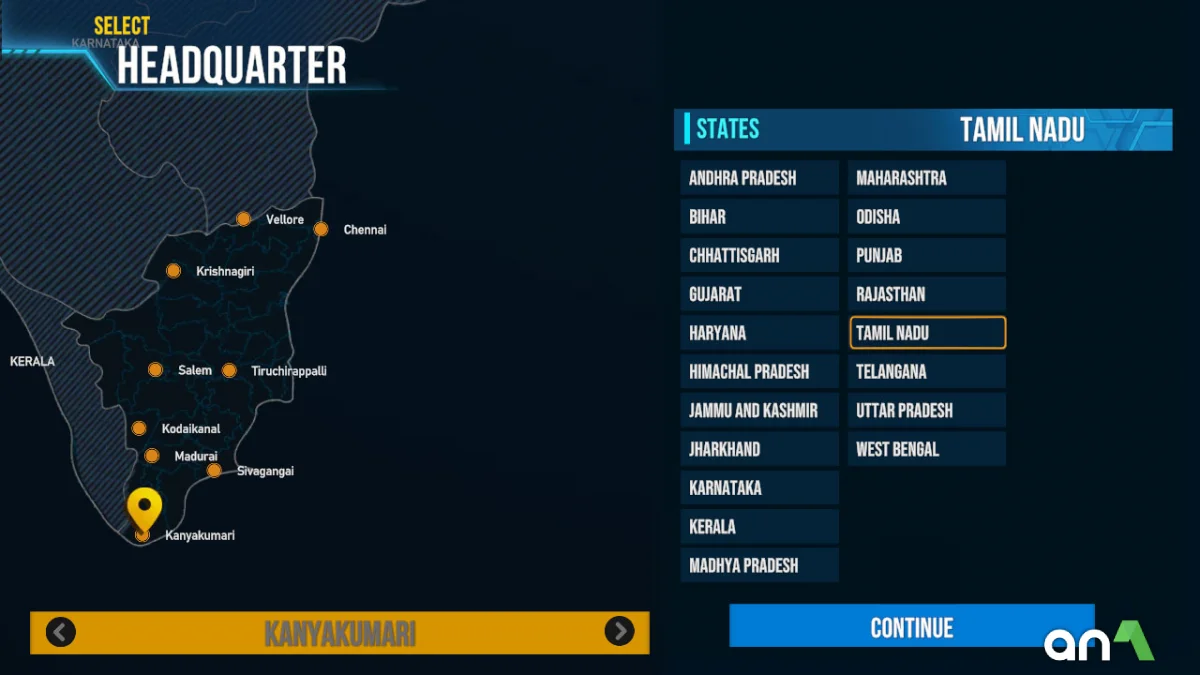
Task: Pick Punjab from the states list
Action: point(926,256)
